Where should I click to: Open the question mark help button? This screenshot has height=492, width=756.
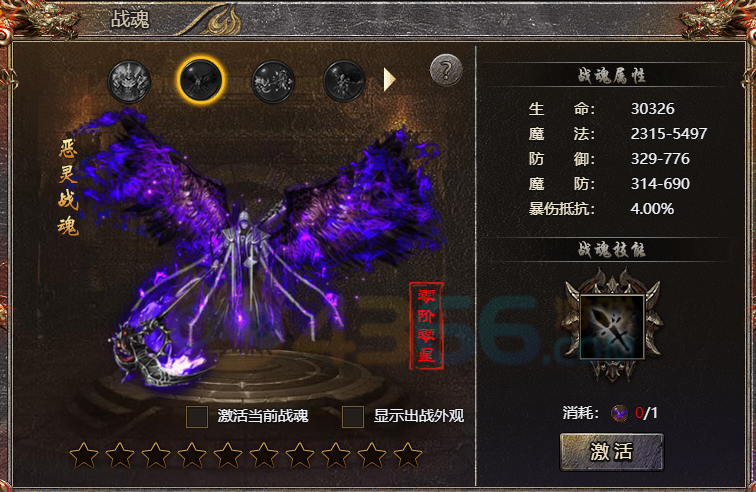coord(446,70)
